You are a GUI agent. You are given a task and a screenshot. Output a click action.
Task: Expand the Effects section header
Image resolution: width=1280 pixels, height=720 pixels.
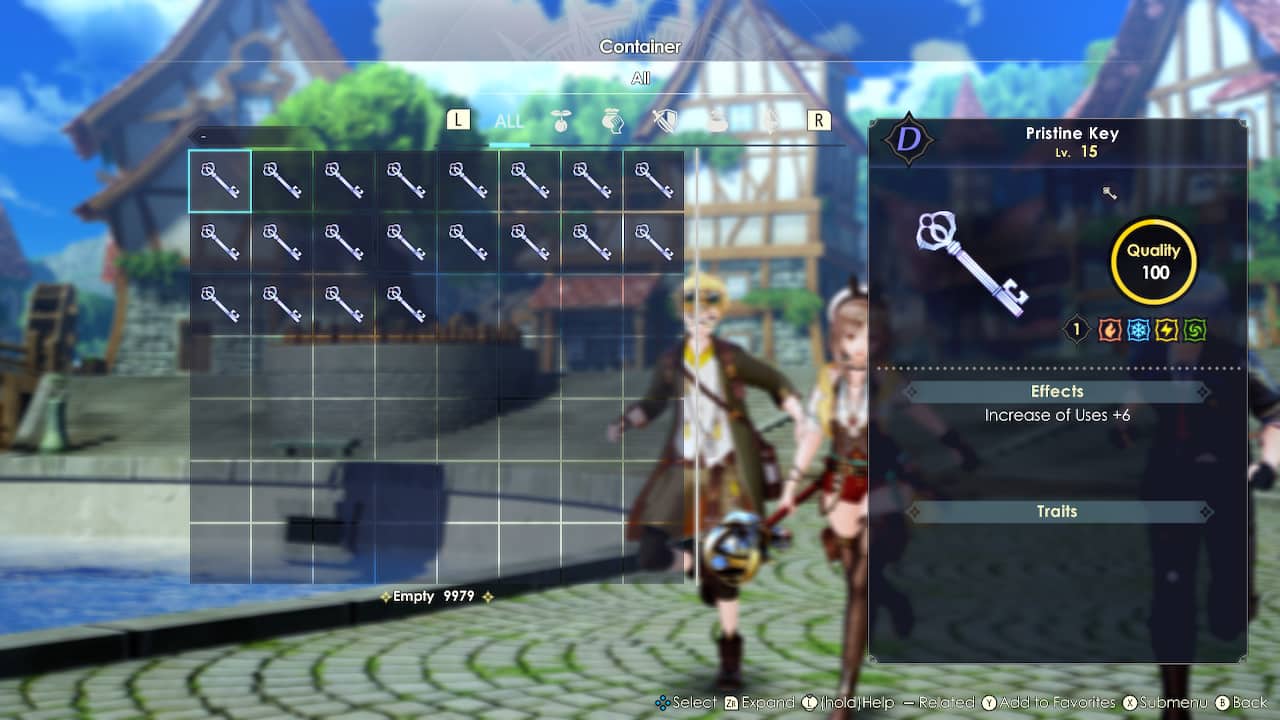1056,391
